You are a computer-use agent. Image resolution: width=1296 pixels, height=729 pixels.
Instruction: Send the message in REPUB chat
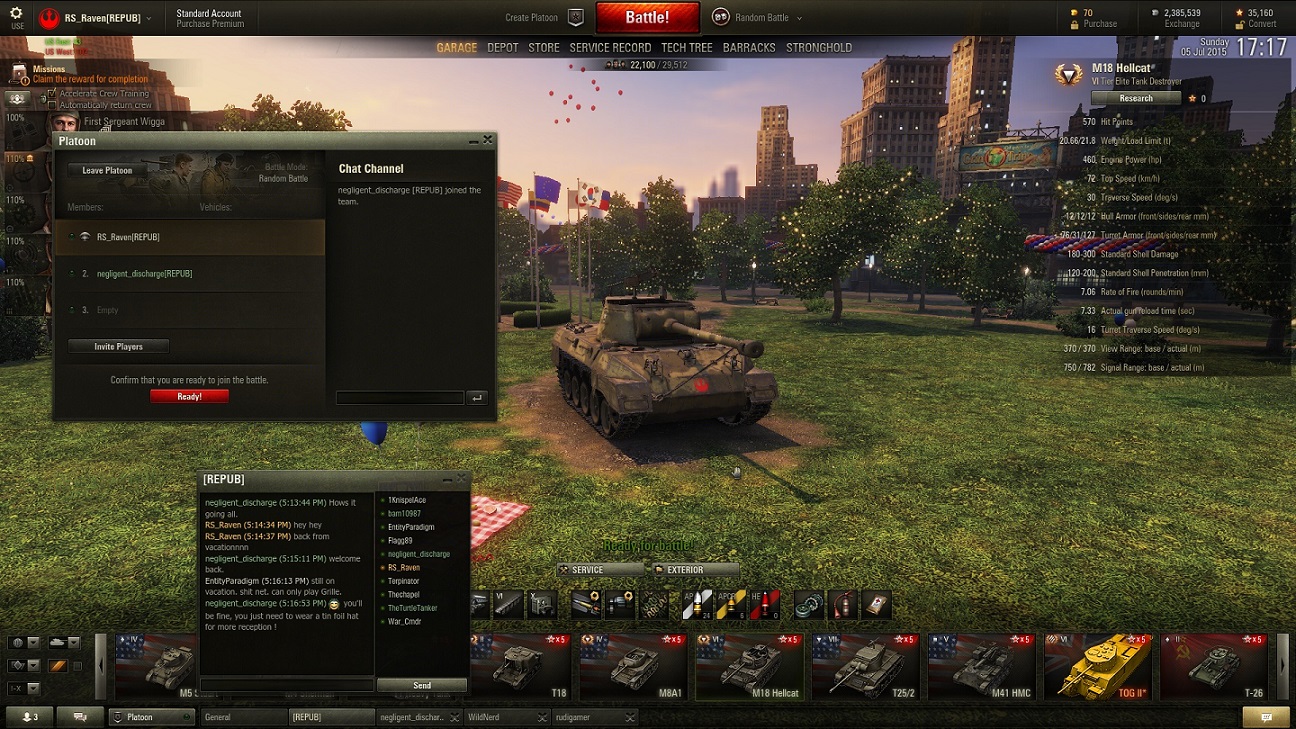pos(422,685)
